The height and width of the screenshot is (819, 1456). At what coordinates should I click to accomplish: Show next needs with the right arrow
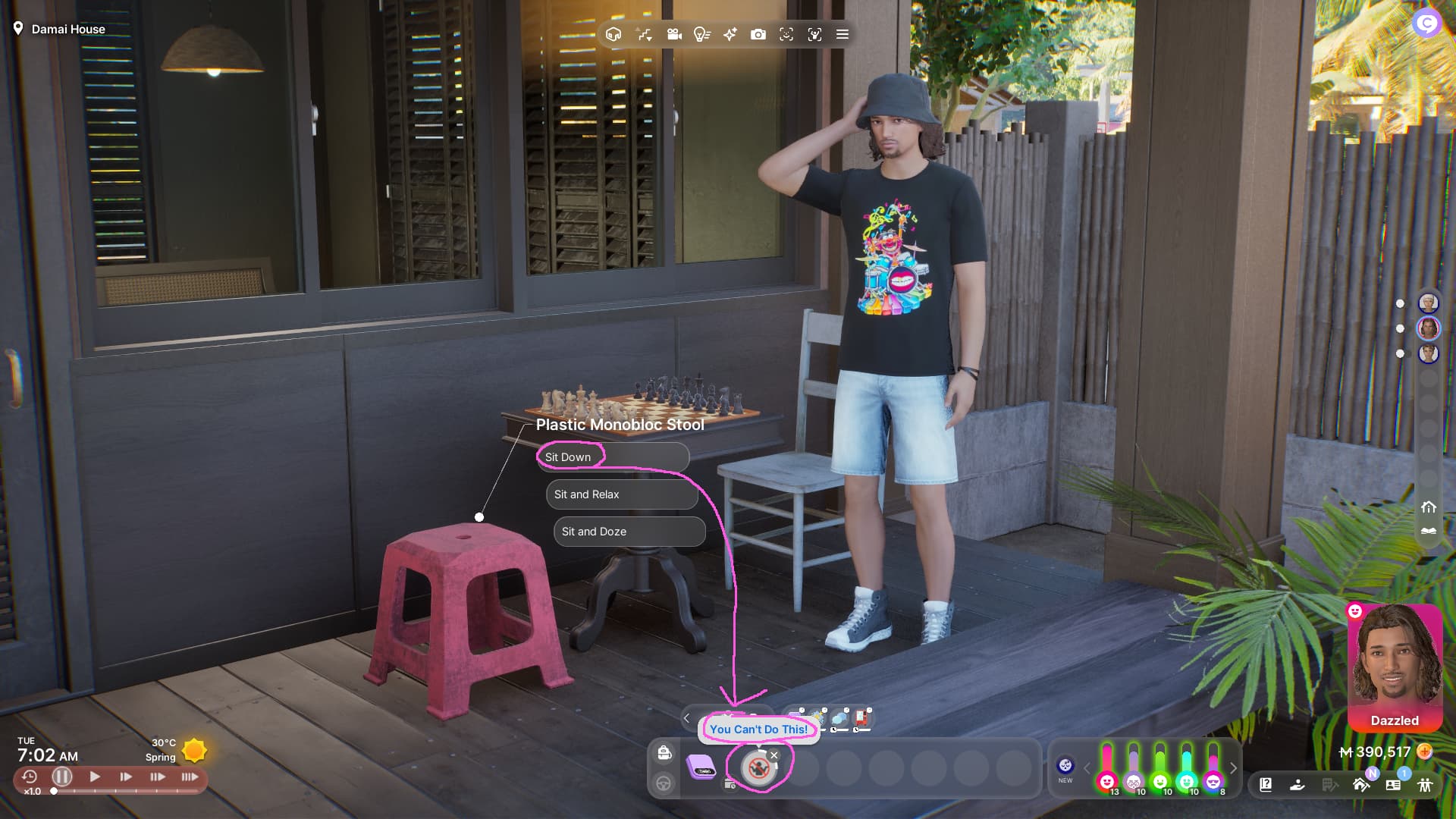[1234, 768]
